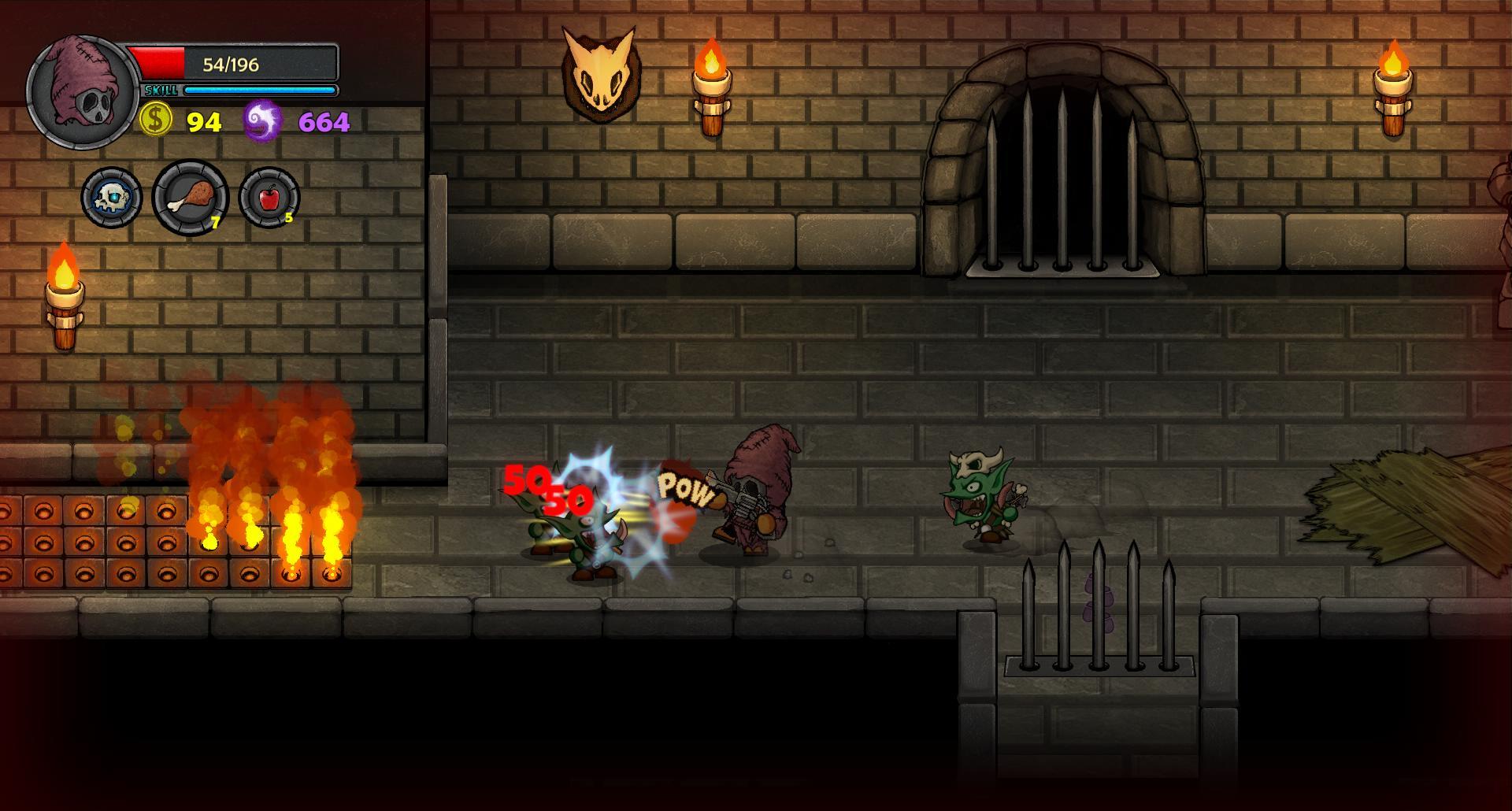Select the red apple item slot
This screenshot has width=1512, height=811.
point(269,197)
